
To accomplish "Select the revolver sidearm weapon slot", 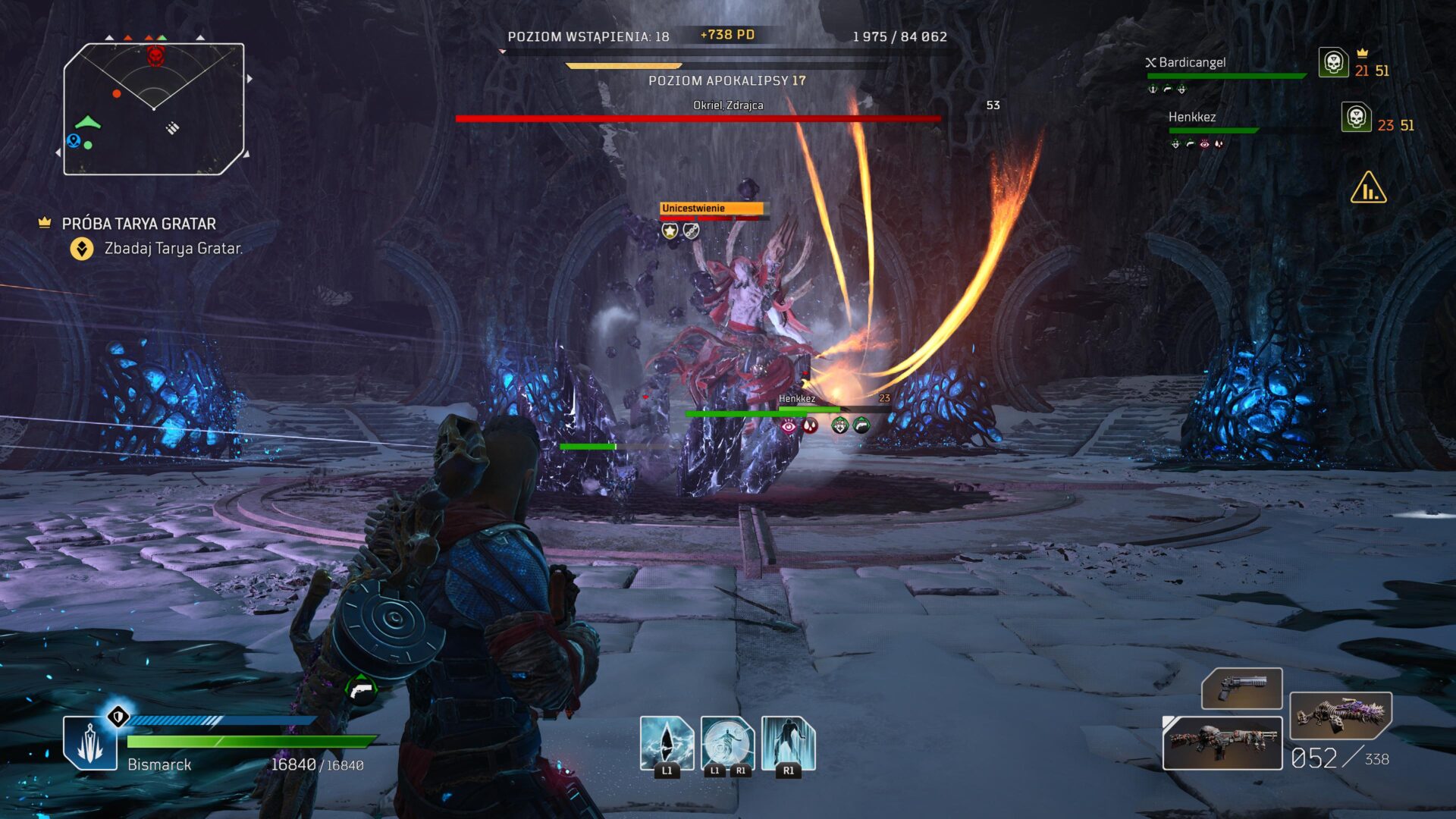I will (1241, 689).
